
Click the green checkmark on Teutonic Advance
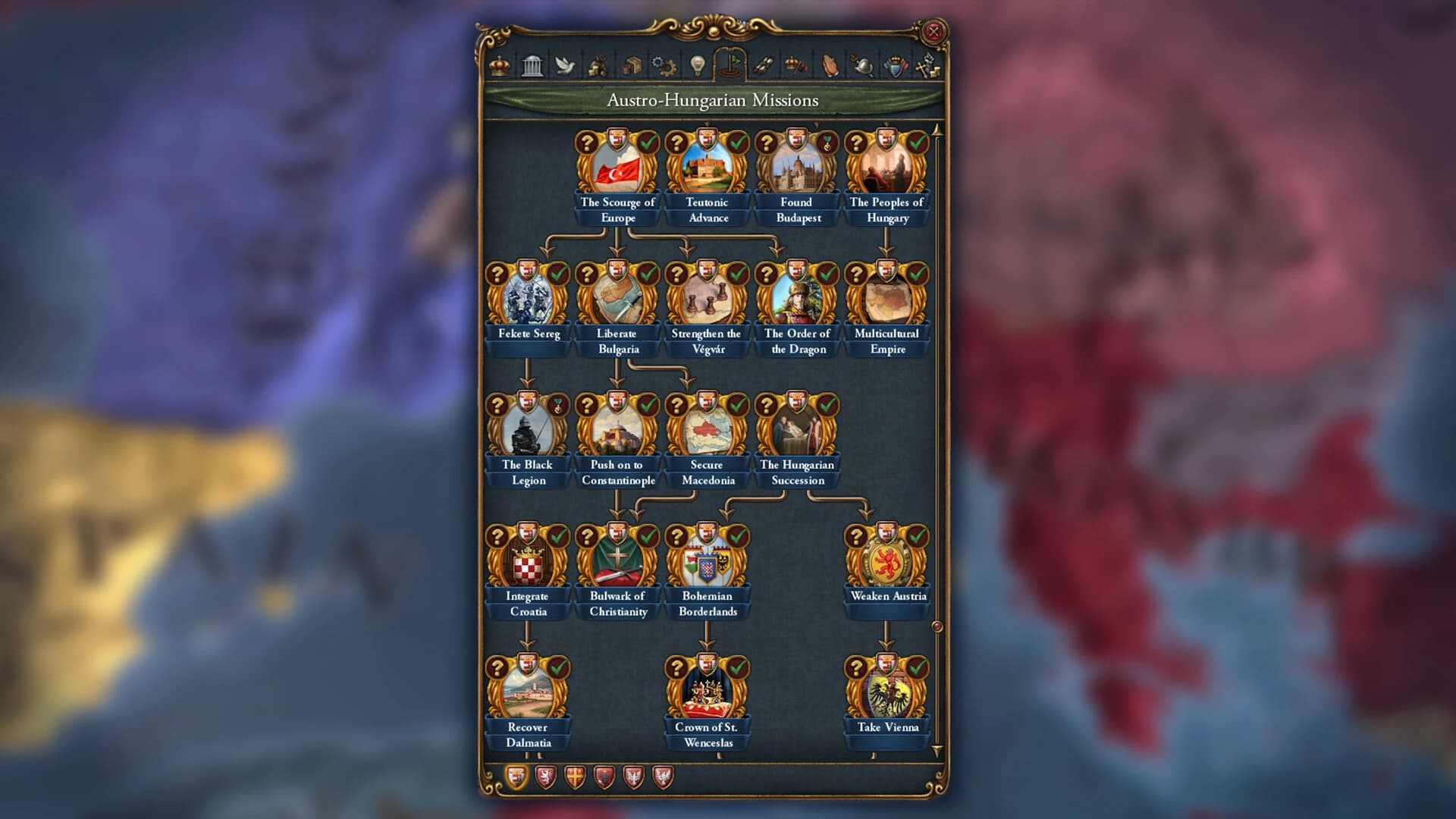[738, 141]
